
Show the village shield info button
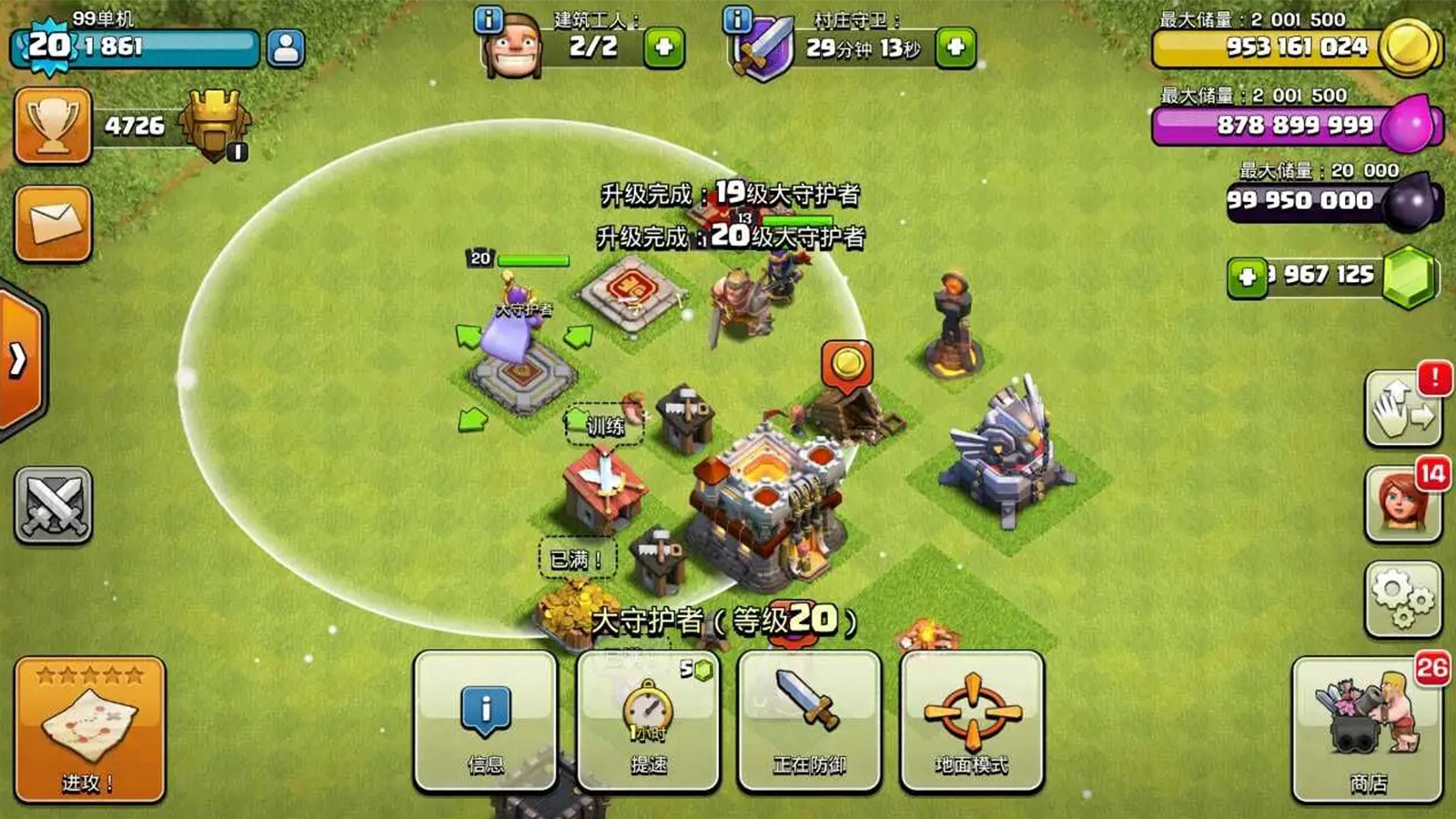[737, 19]
